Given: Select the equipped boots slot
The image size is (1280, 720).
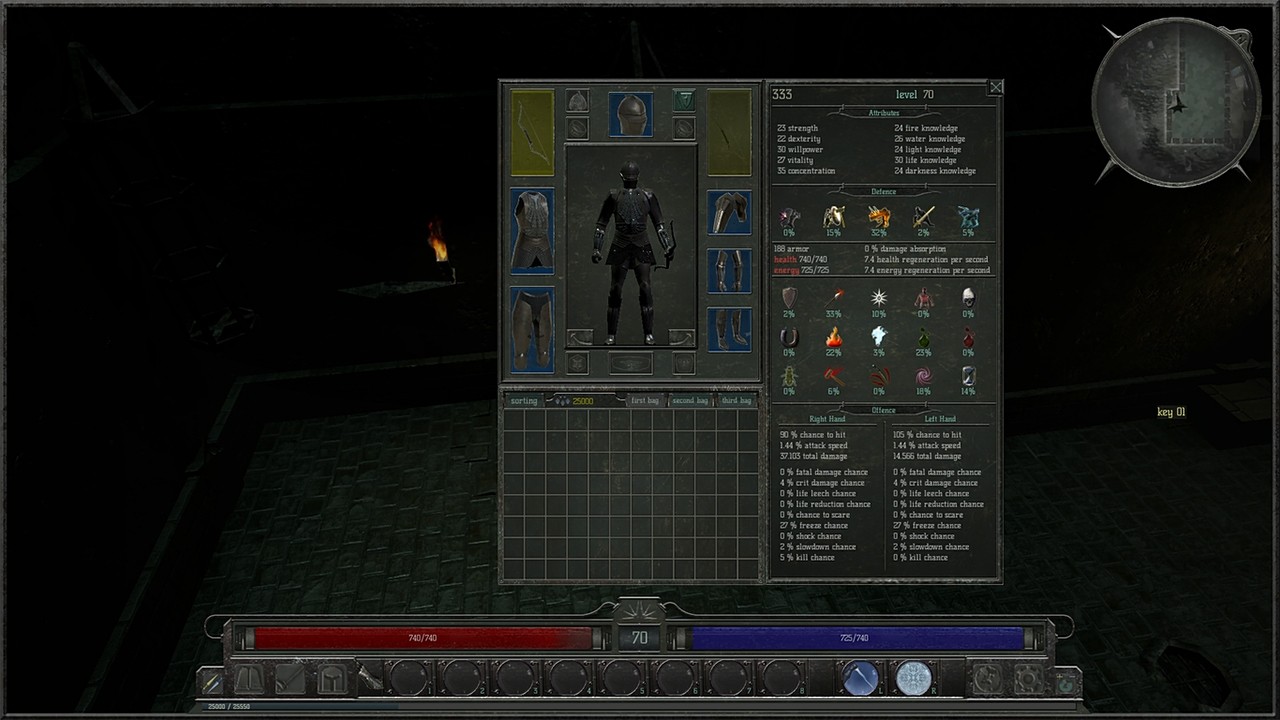Looking at the screenshot, I should [729, 329].
